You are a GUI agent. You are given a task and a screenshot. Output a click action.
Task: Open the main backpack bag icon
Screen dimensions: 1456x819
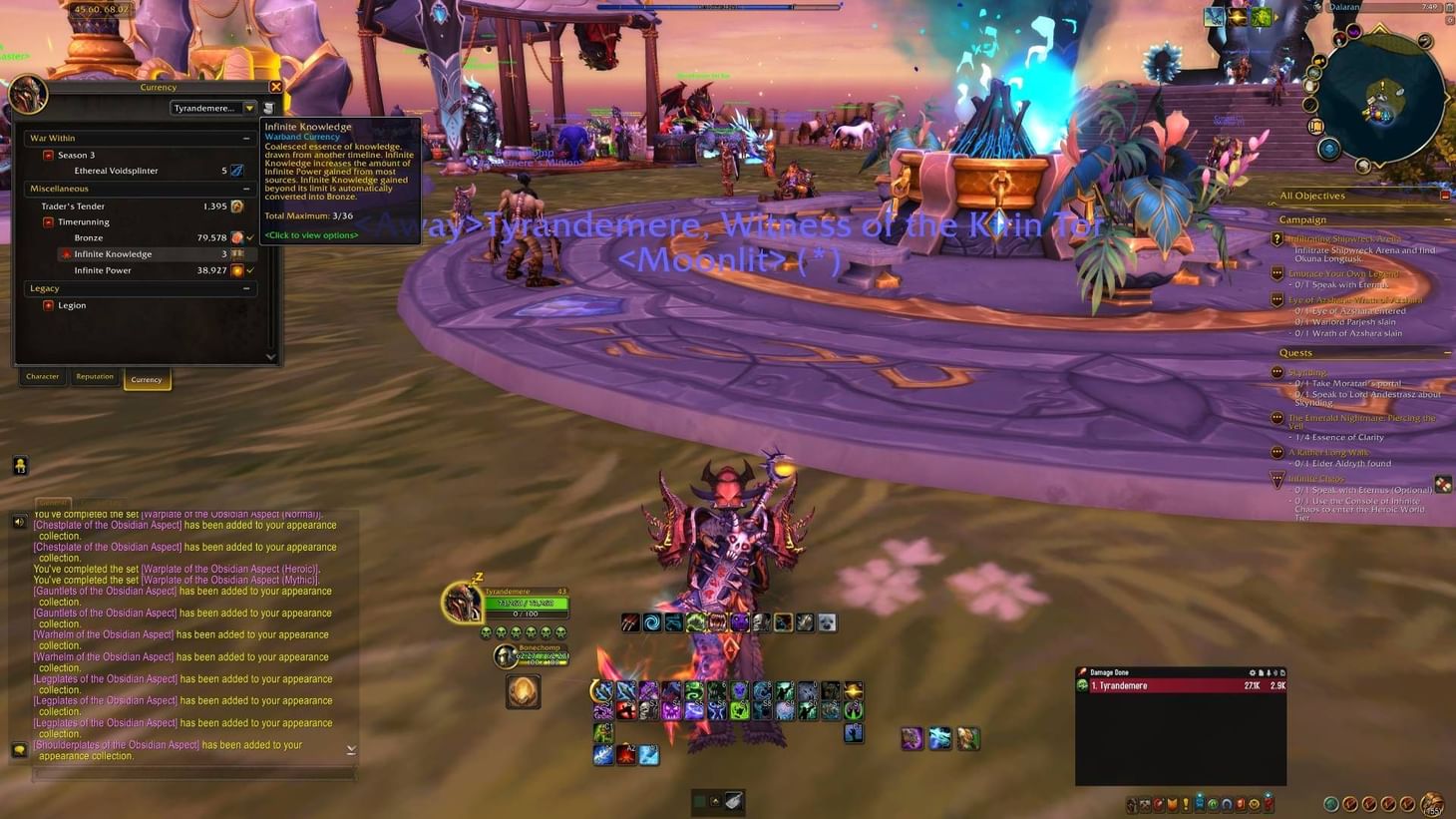(x=1433, y=804)
